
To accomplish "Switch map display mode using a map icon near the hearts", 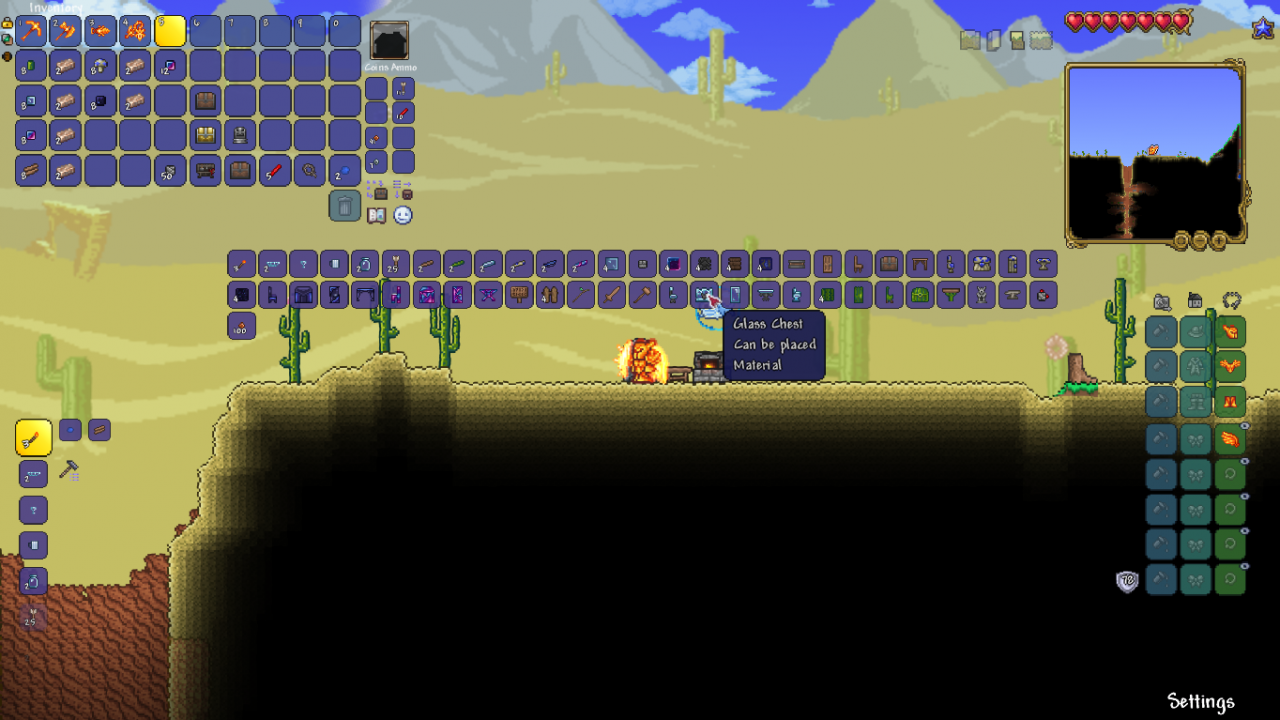I will click(x=969, y=40).
